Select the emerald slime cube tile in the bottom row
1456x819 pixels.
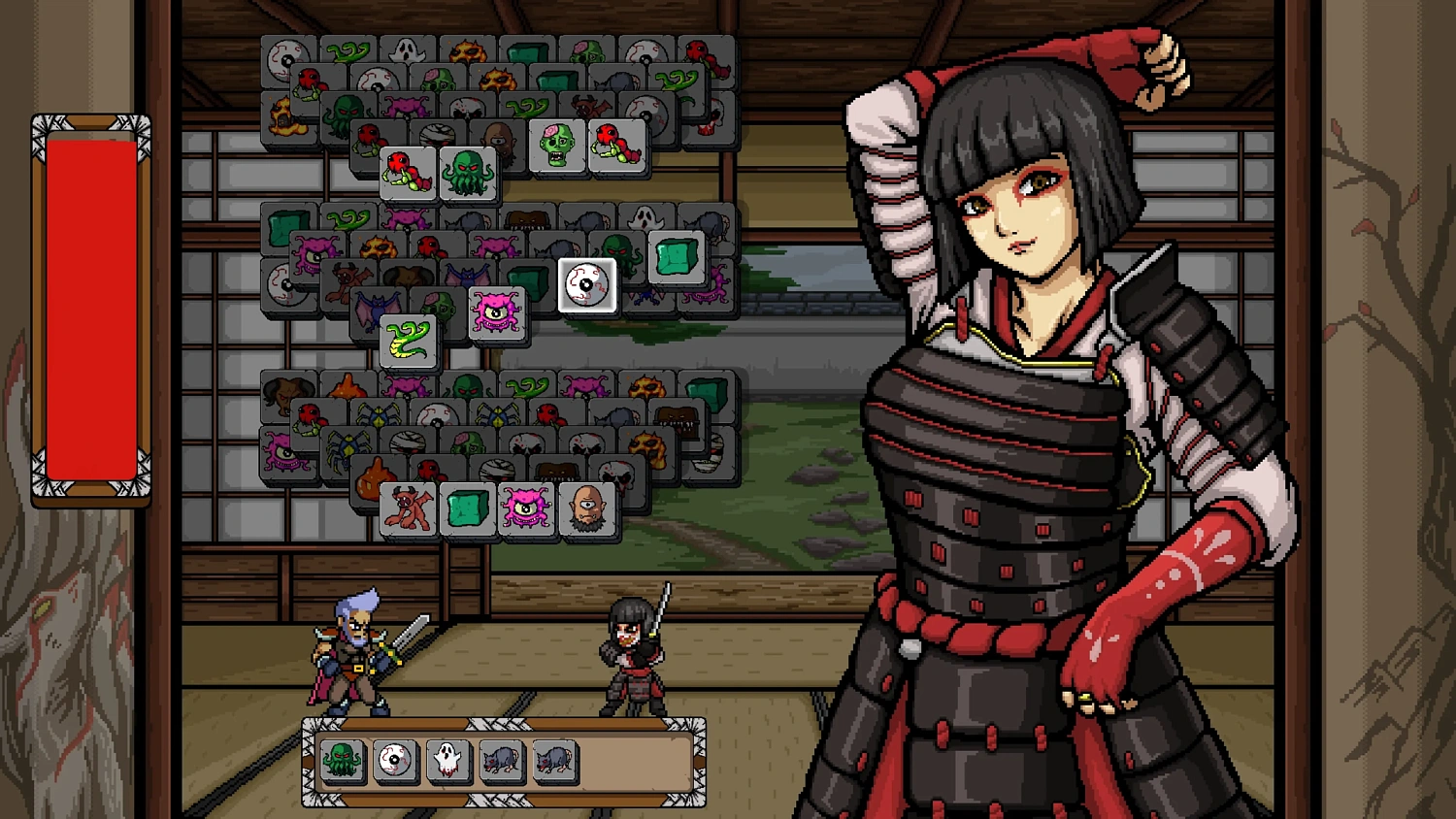pos(467,508)
